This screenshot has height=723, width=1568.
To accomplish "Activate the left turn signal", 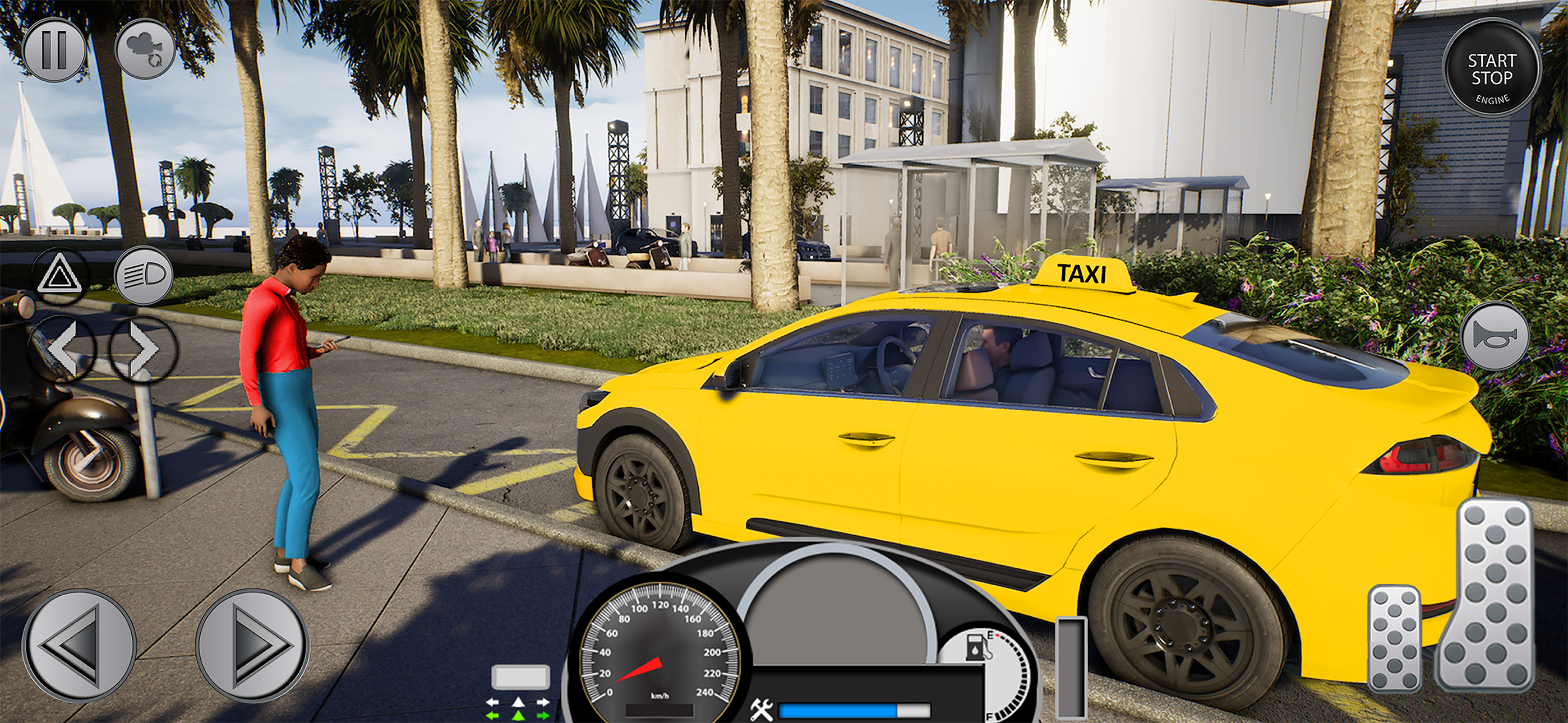I will click(x=62, y=349).
